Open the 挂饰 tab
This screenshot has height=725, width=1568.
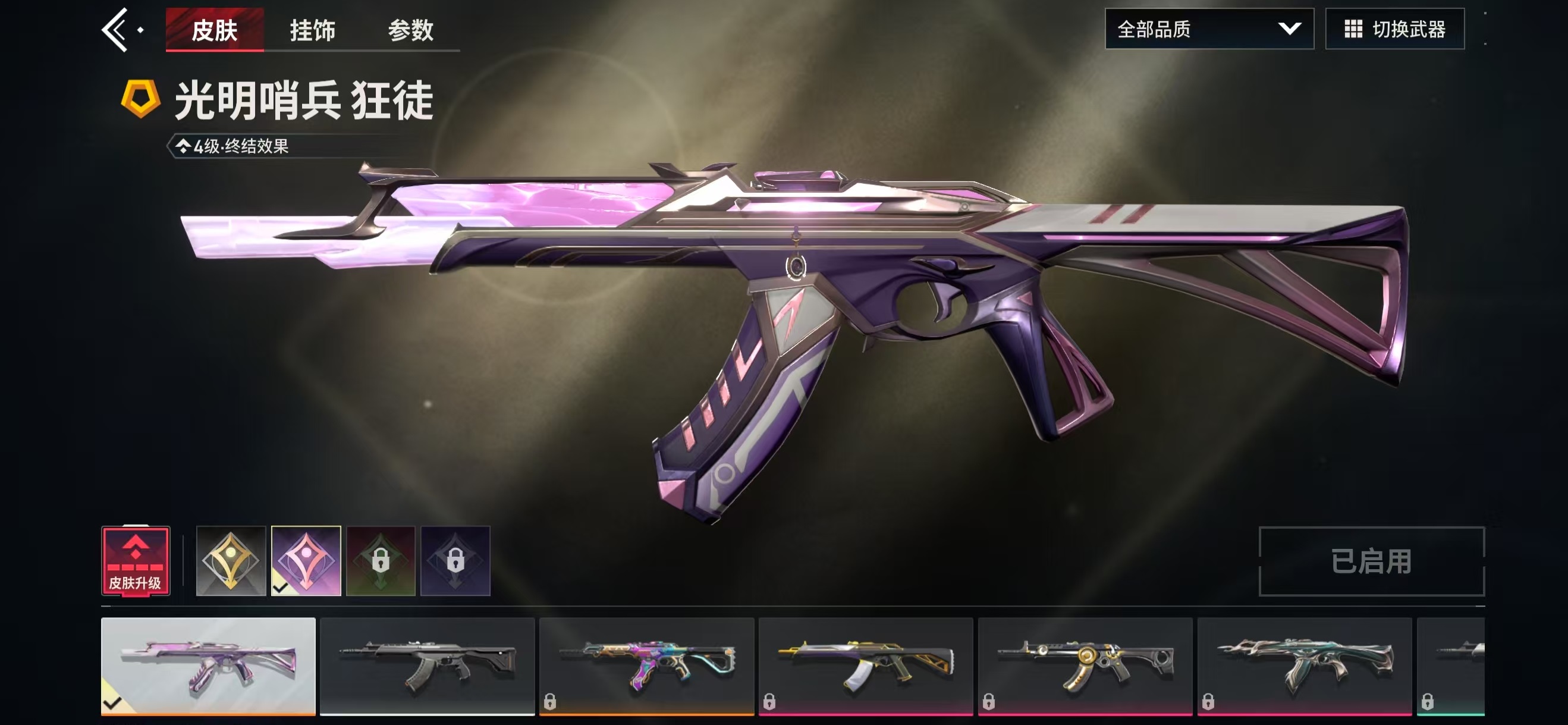pyautogui.click(x=312, y=29)
